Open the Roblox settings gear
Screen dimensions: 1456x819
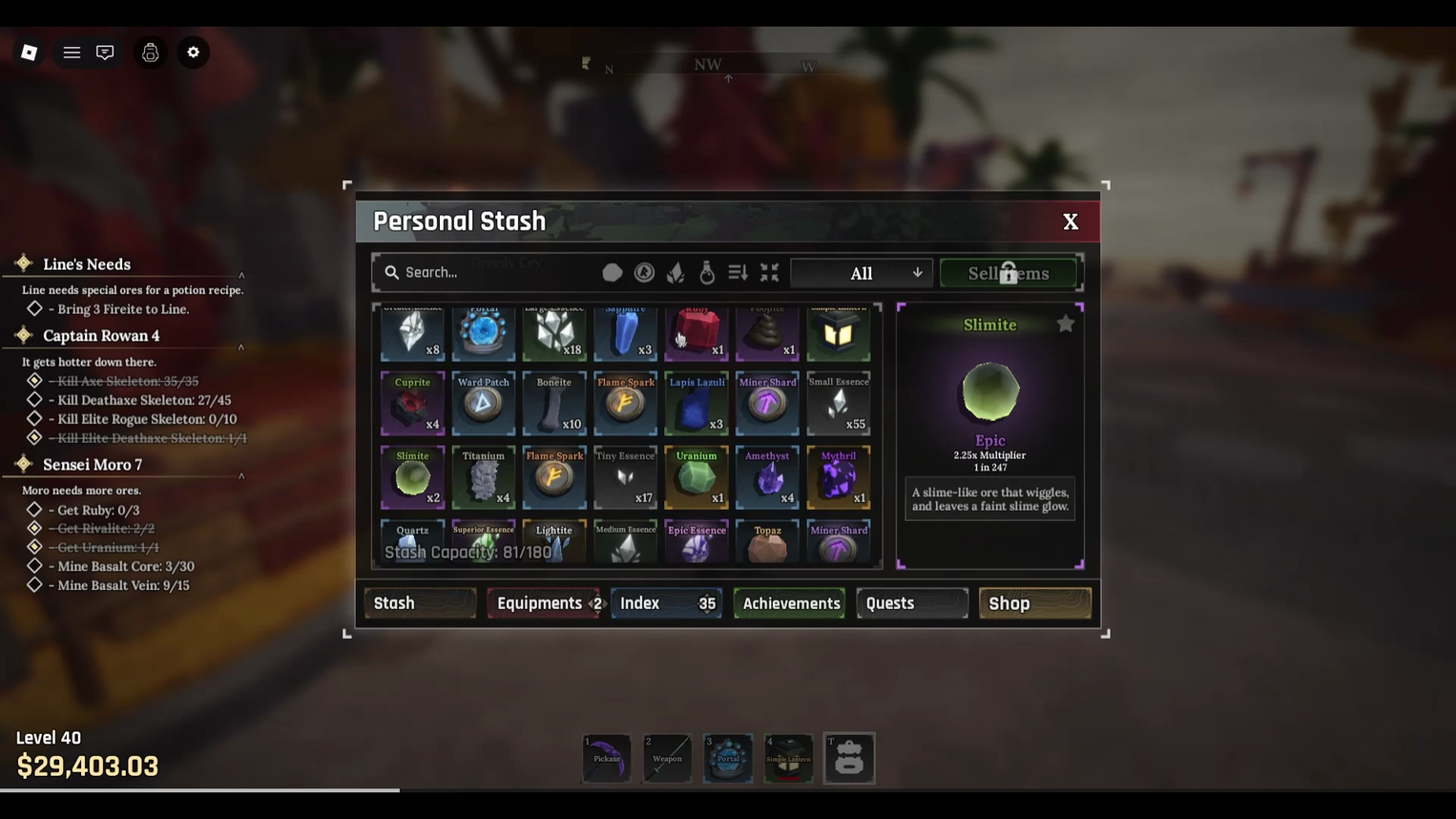pyautogui.click(x=193, y=52)
